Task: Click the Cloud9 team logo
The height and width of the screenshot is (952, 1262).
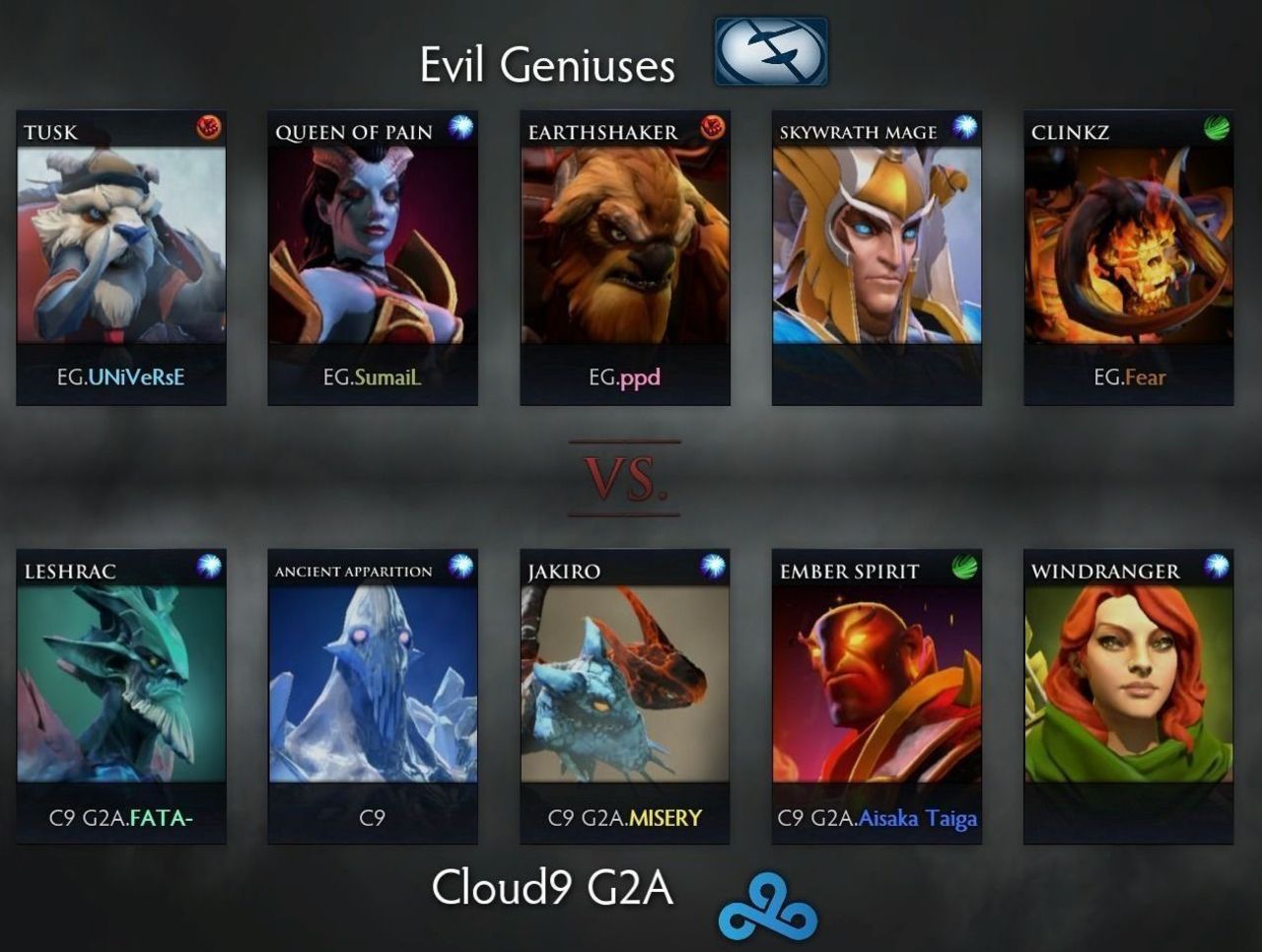Action: [768, 906]
